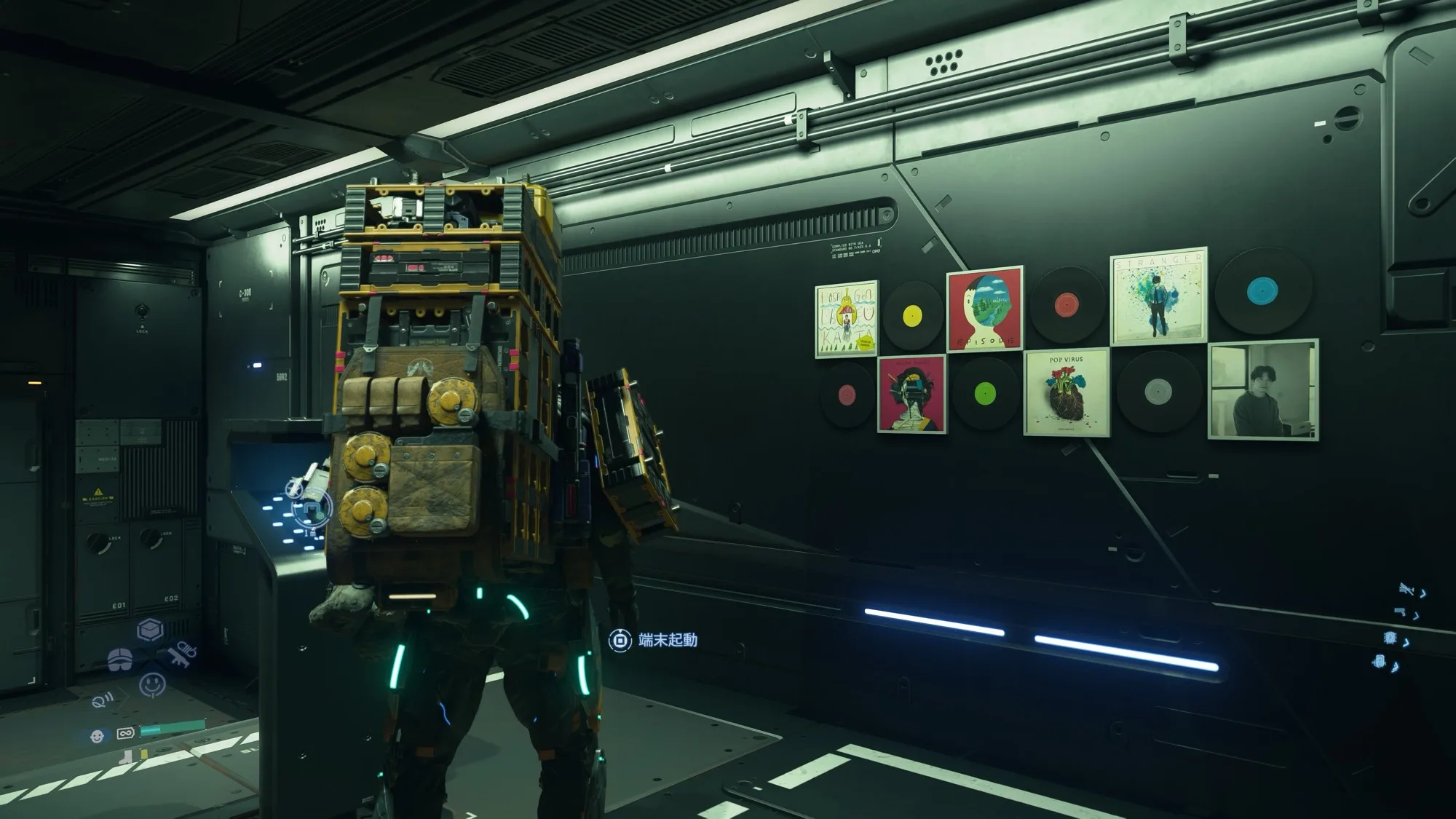Click the boot durability icon

[x=129, y=757]
